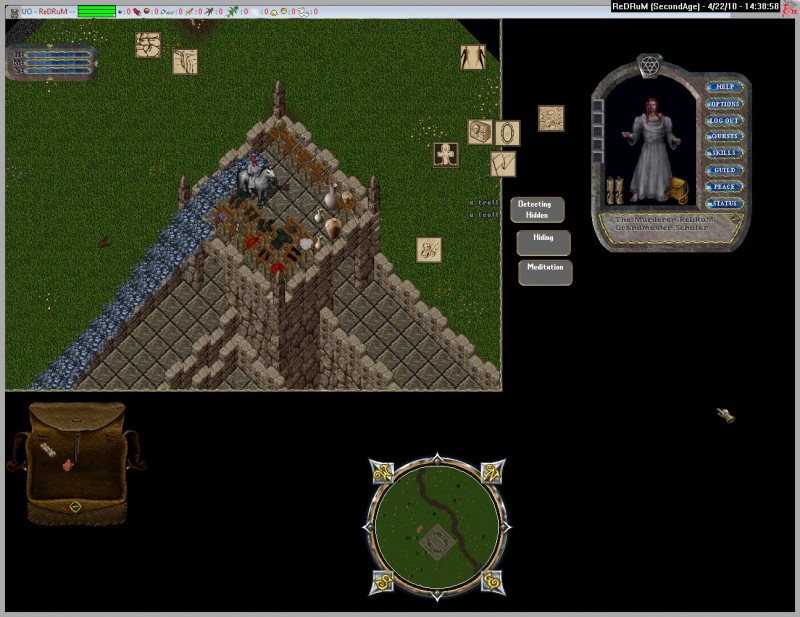
Task: Activate the oval ring spell icon
Action: tap(508, 133)
